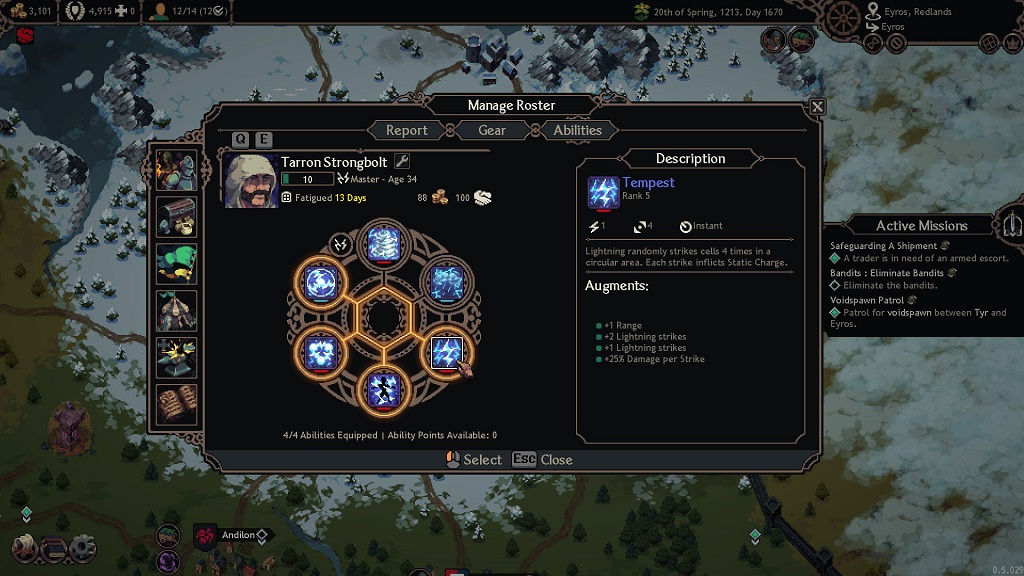The image size is (1024, 576).
Task: Click the wrench icon beside Tarron Strongbolt
Action: [x=403, y=161]
